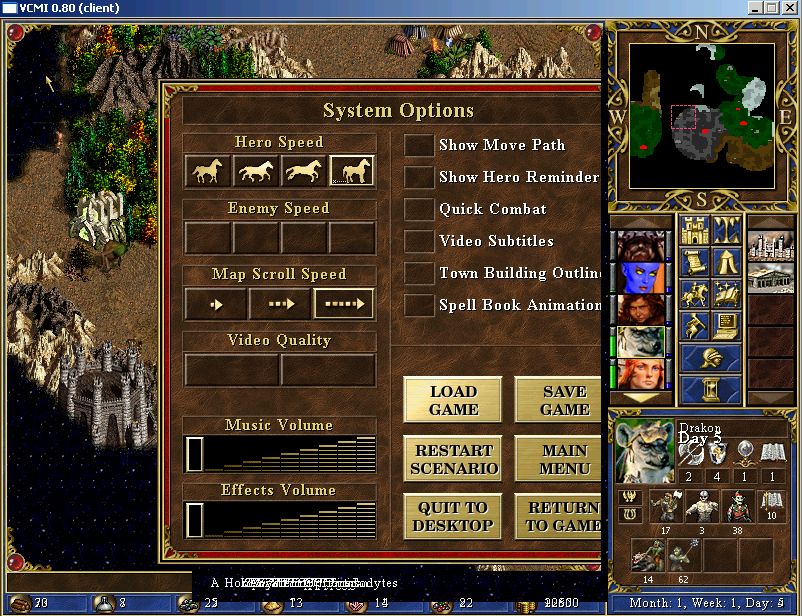Image resolution: width=802 pixels, height=616 pixels.
Task: Toggle the Quick Combat checkbox
Action: [418, 209]
